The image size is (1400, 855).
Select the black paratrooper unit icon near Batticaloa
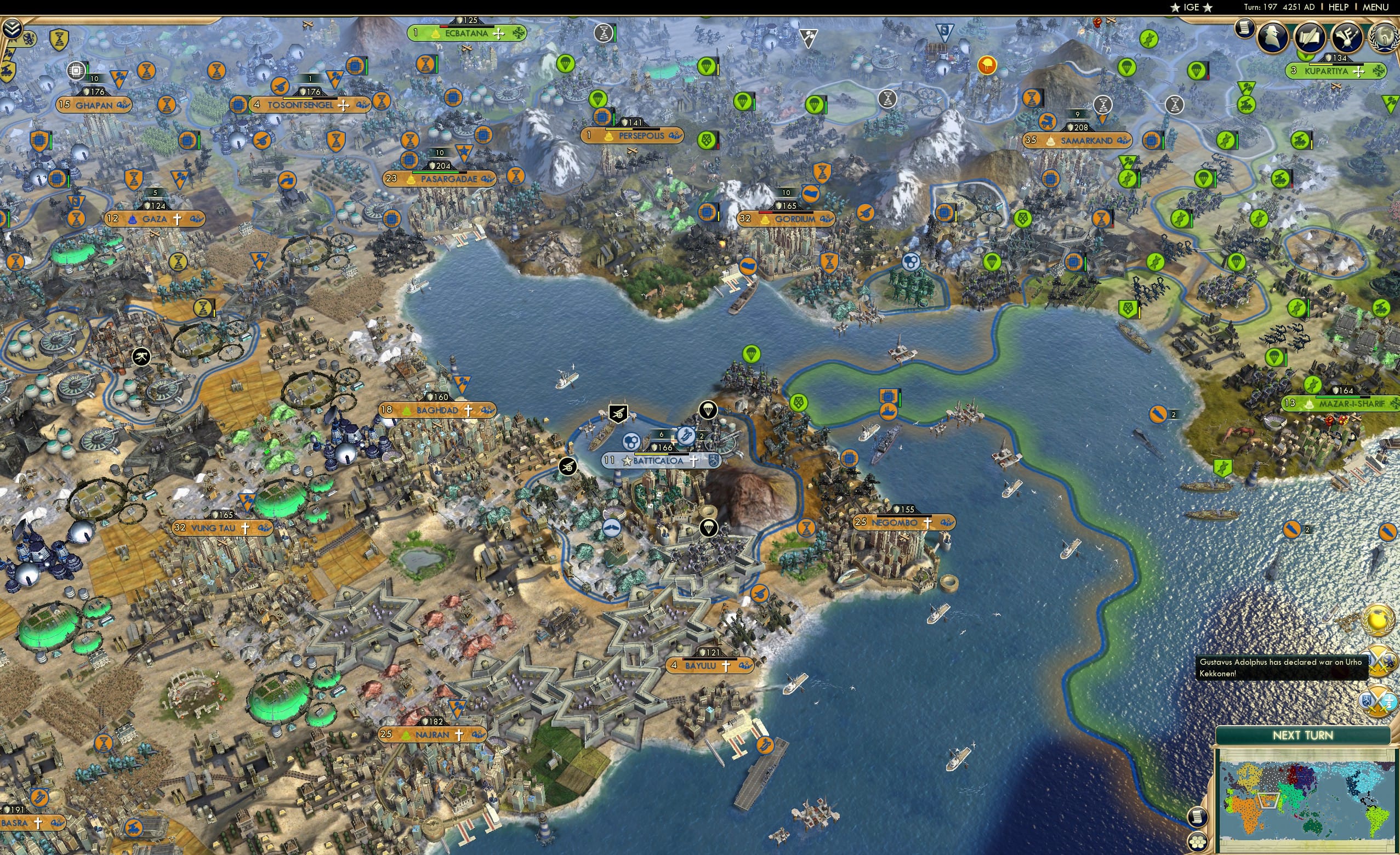click(709, 411)
